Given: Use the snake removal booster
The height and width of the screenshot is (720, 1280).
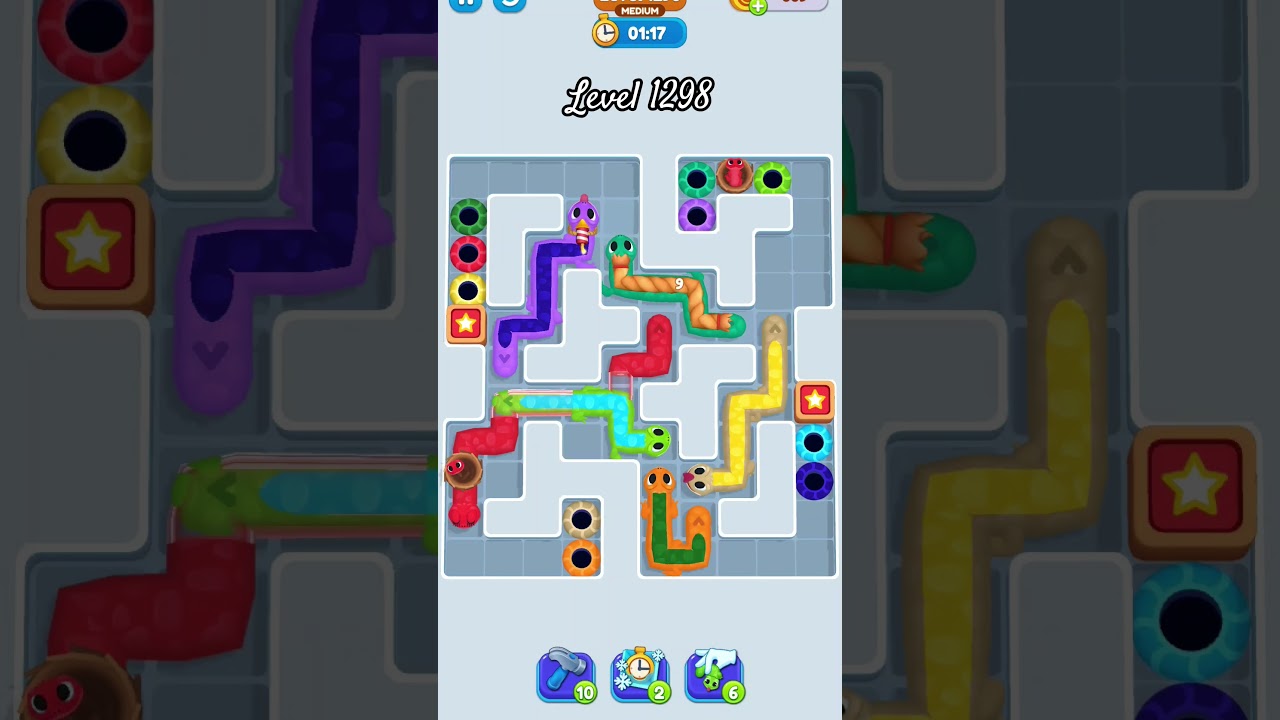Looking at the screenshot, I should pos(713,675).
